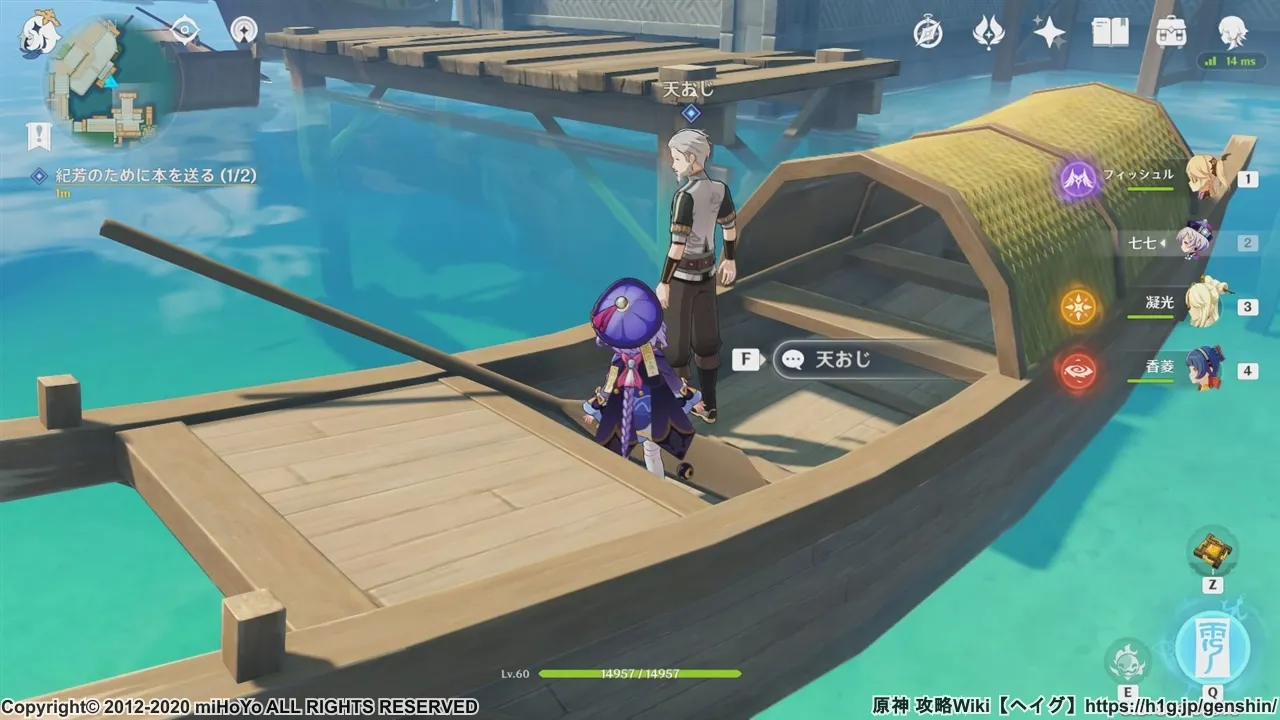Open the inventory backpack icon

click(1171, 33)
